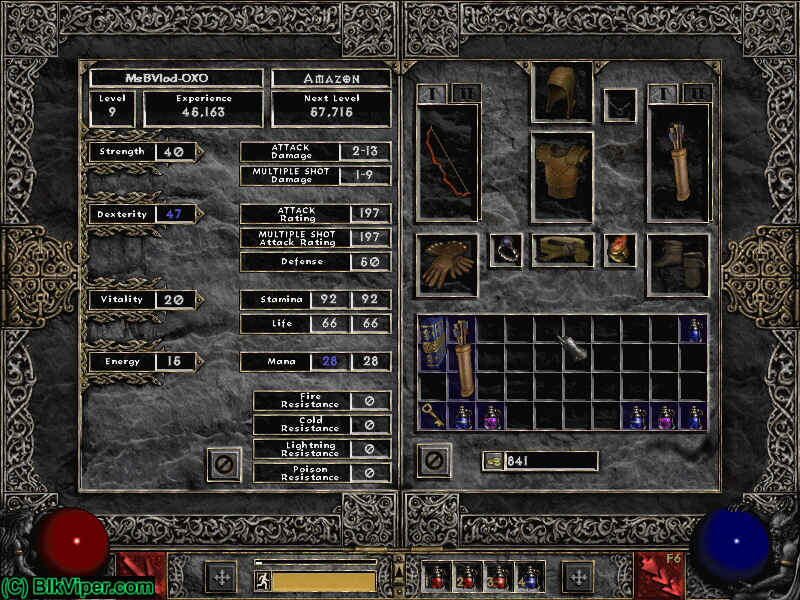Open the right-click skill selector marked F6

[x=659, y=577]
